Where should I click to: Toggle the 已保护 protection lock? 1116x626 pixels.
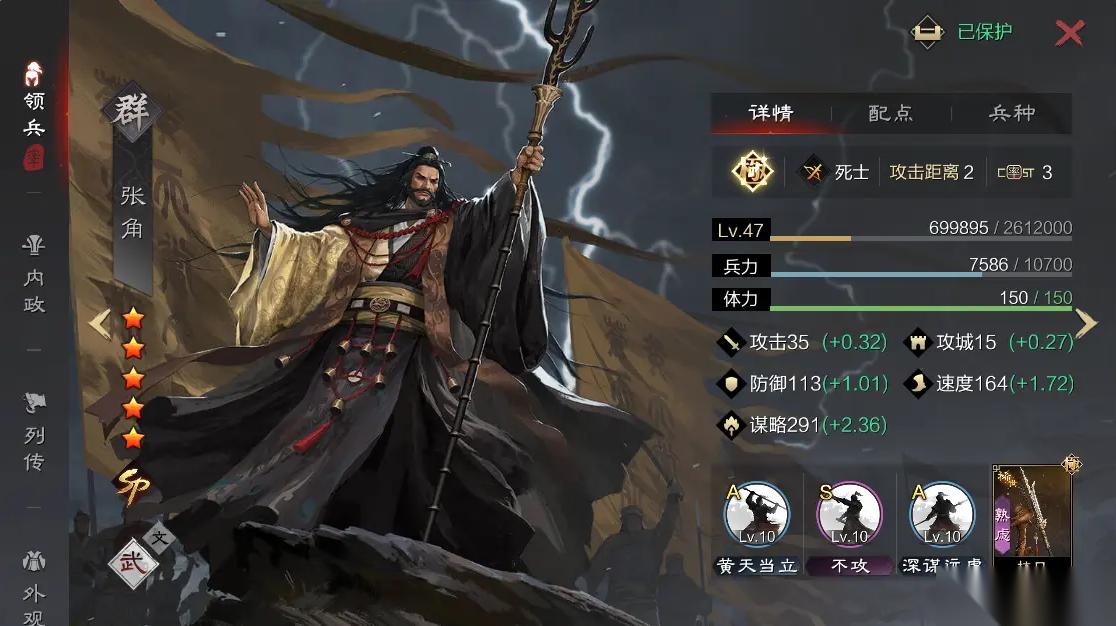(929, 32)
